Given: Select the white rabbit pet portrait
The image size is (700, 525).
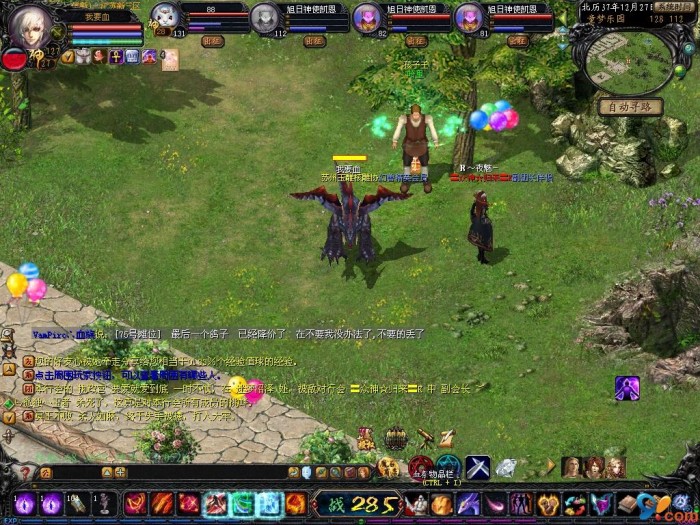Looking at the screenshot, I should tap(166, 16).
